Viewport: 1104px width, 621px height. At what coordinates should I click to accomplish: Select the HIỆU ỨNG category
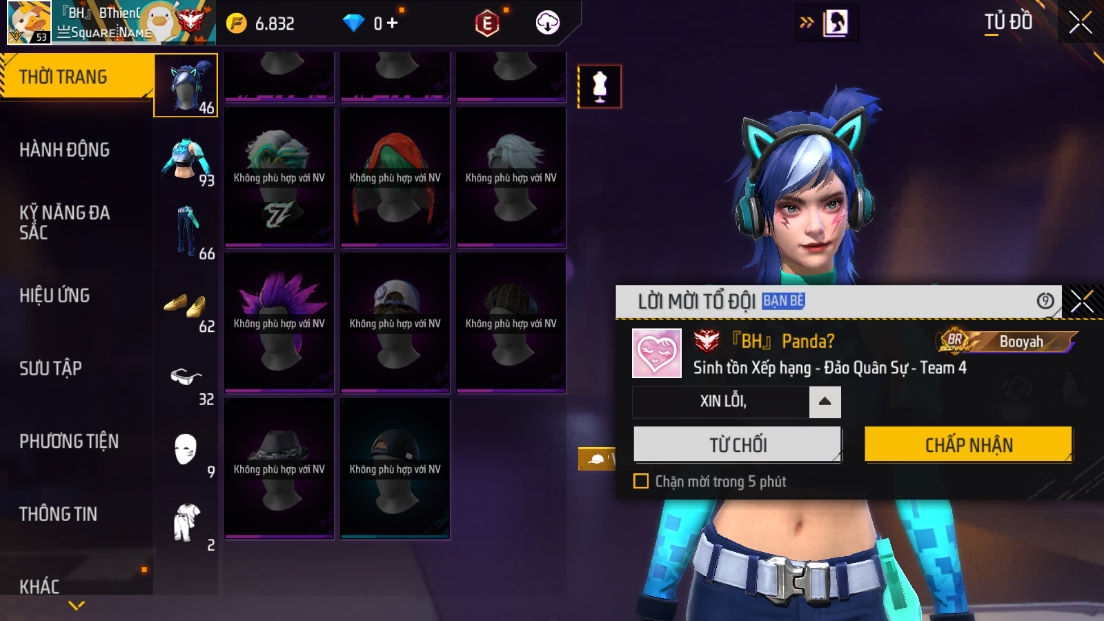(x=54, y=295)
